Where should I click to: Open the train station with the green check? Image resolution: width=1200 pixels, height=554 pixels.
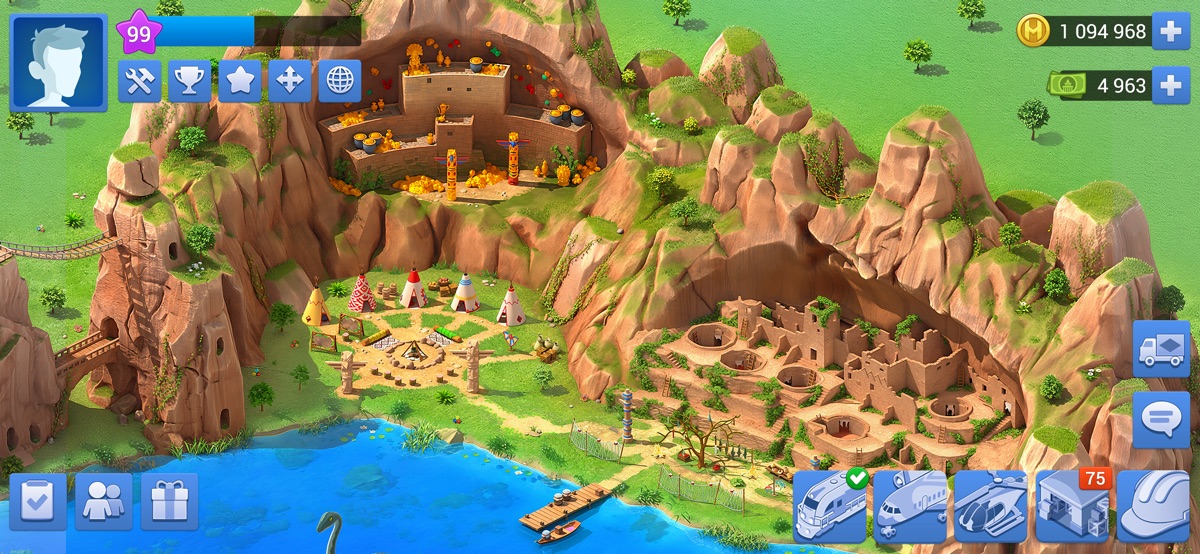[x=831, y=506]
